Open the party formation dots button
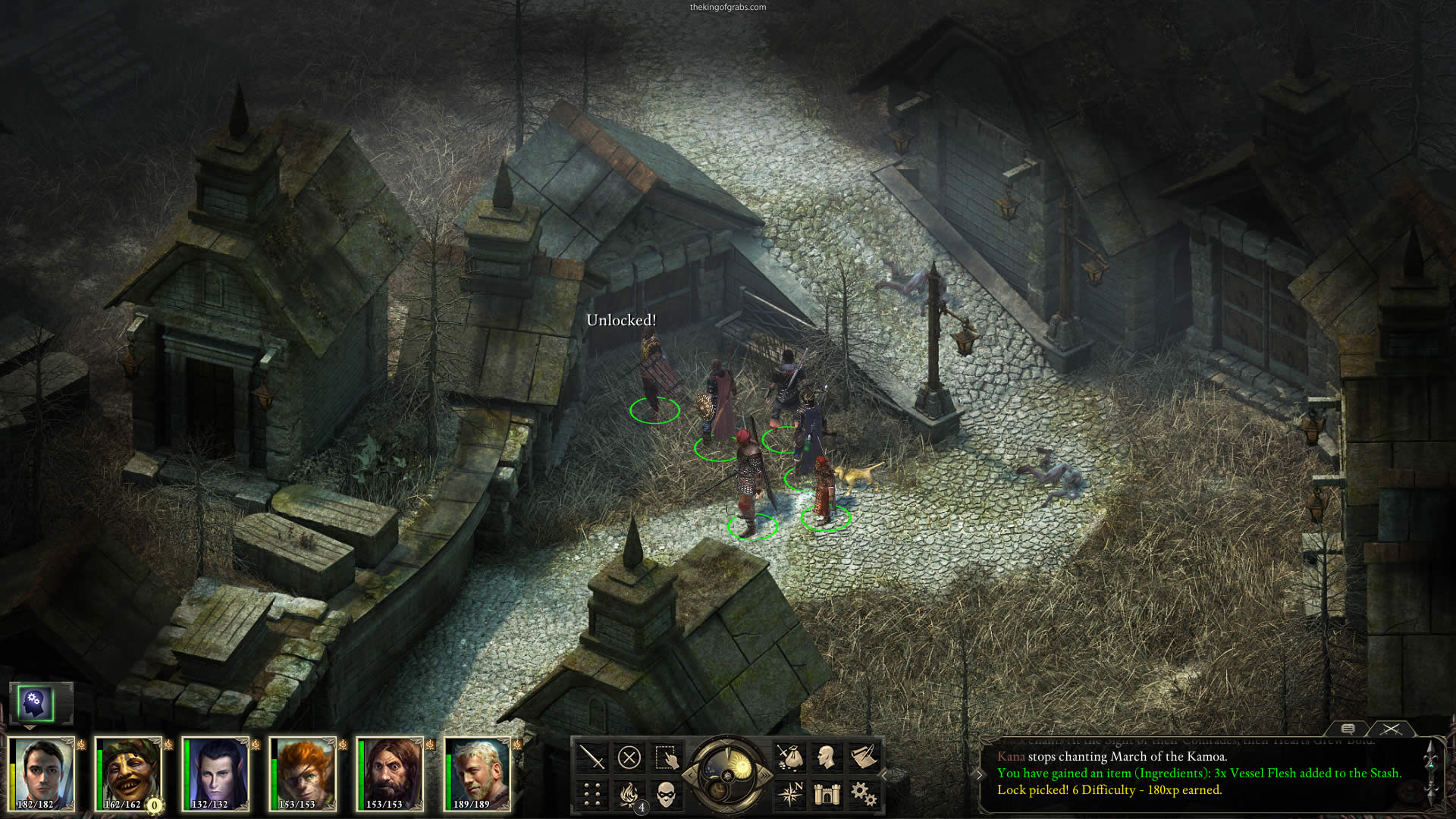The height and width of the screenshot is (819, 1456). [591, 794]
